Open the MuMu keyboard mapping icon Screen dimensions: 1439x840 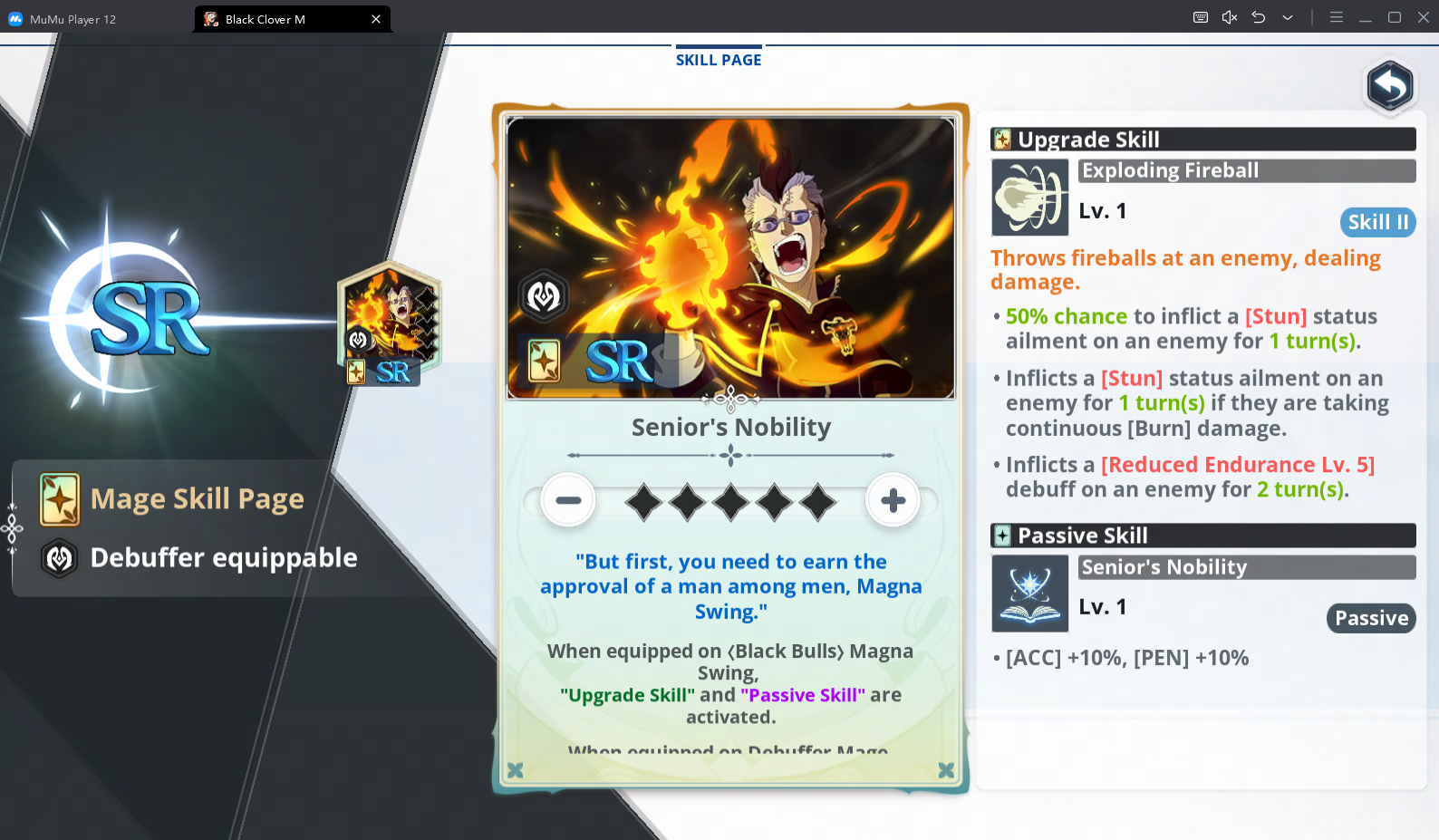click(1200, 17)
